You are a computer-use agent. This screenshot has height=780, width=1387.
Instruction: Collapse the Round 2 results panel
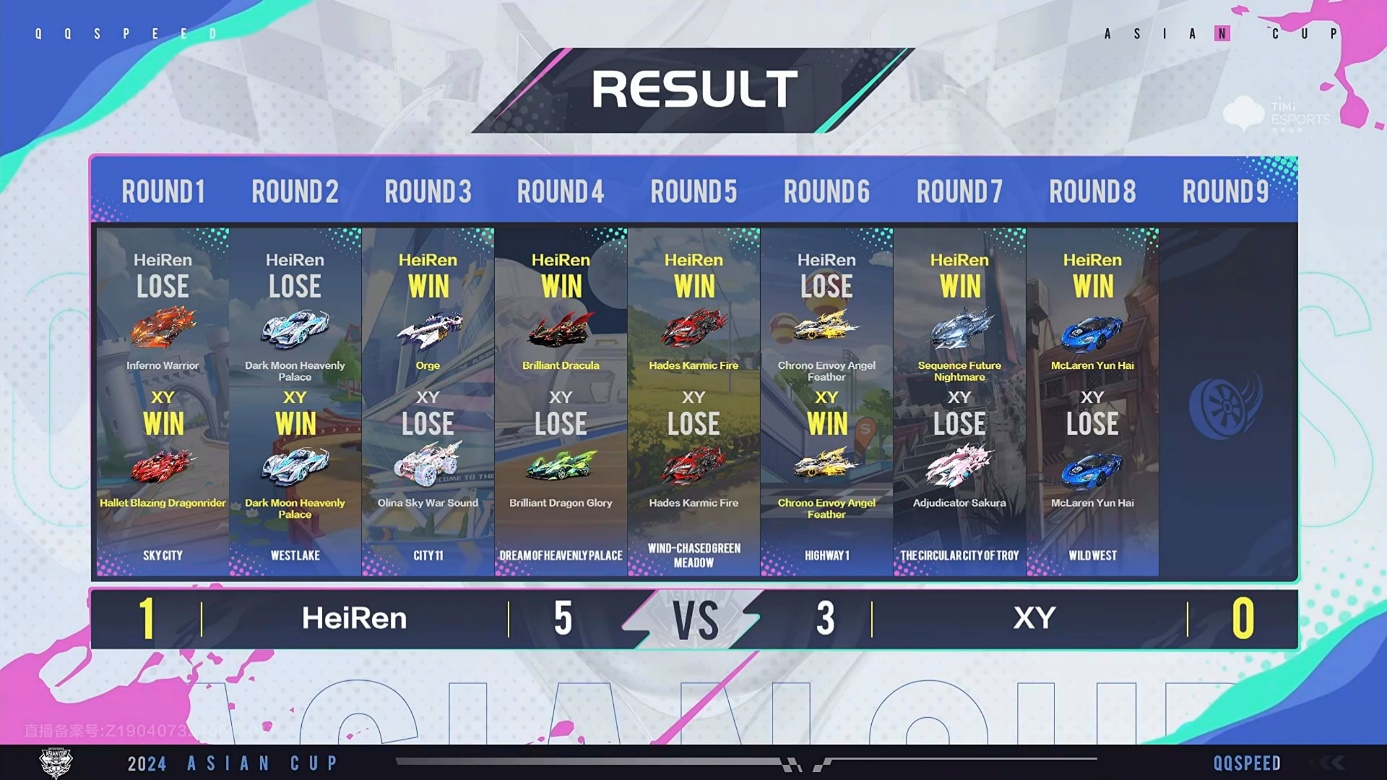[295, 191]
